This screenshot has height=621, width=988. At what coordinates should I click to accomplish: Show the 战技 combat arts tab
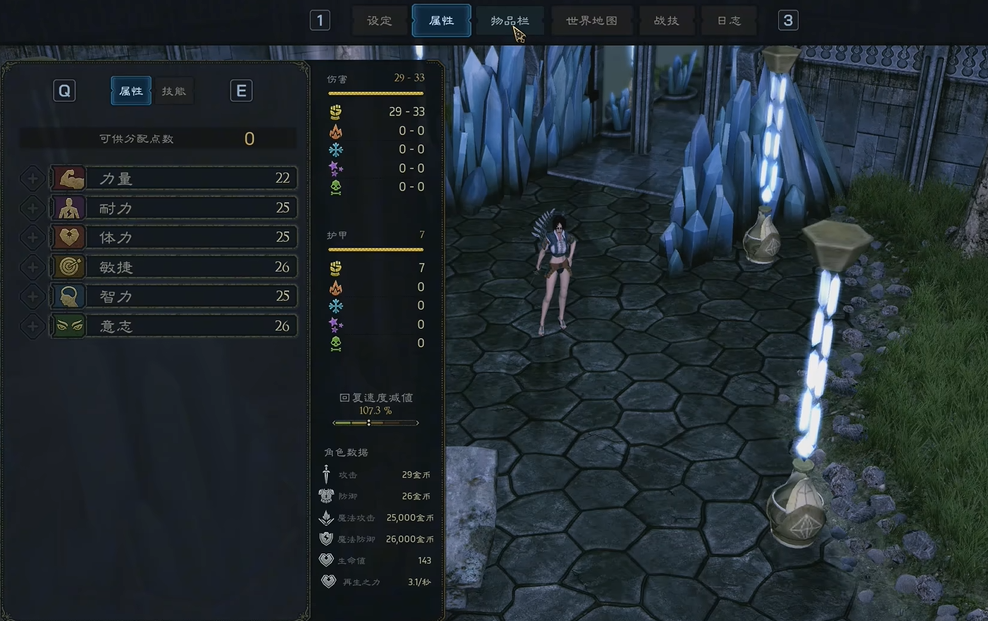click(666, 21)
